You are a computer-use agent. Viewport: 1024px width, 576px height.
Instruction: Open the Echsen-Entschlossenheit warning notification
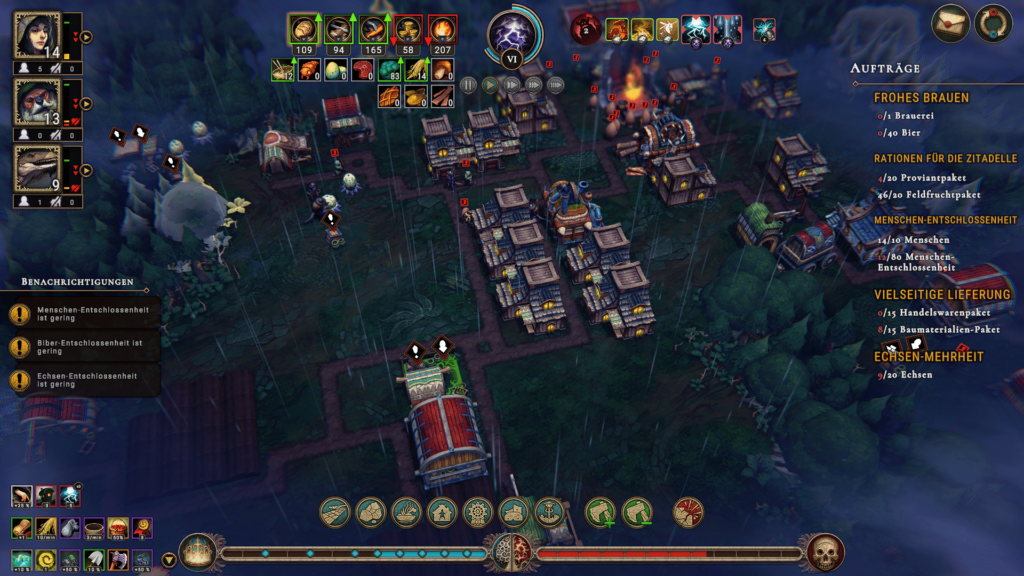coord(82,380)
